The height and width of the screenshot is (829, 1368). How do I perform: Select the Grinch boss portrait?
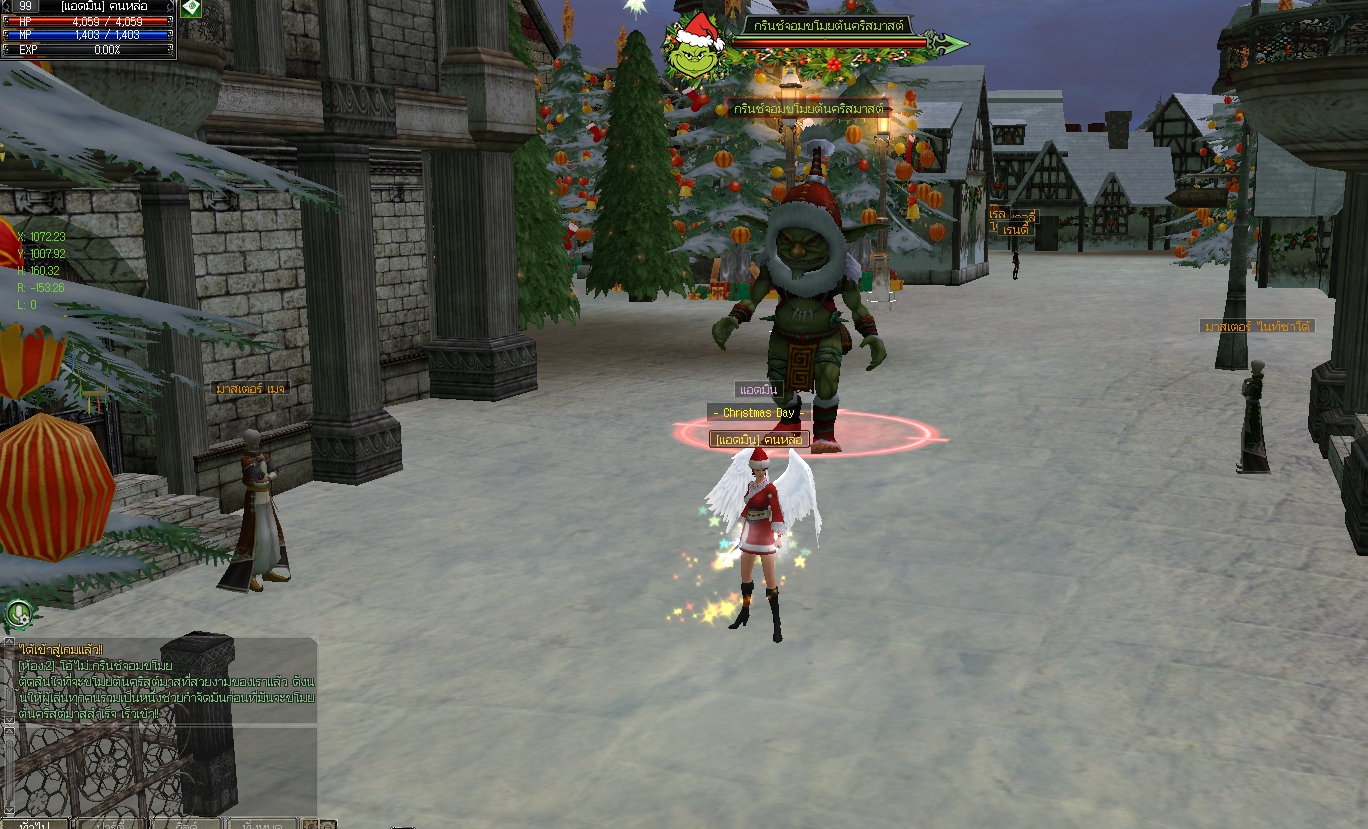click(x=697, y=47)
